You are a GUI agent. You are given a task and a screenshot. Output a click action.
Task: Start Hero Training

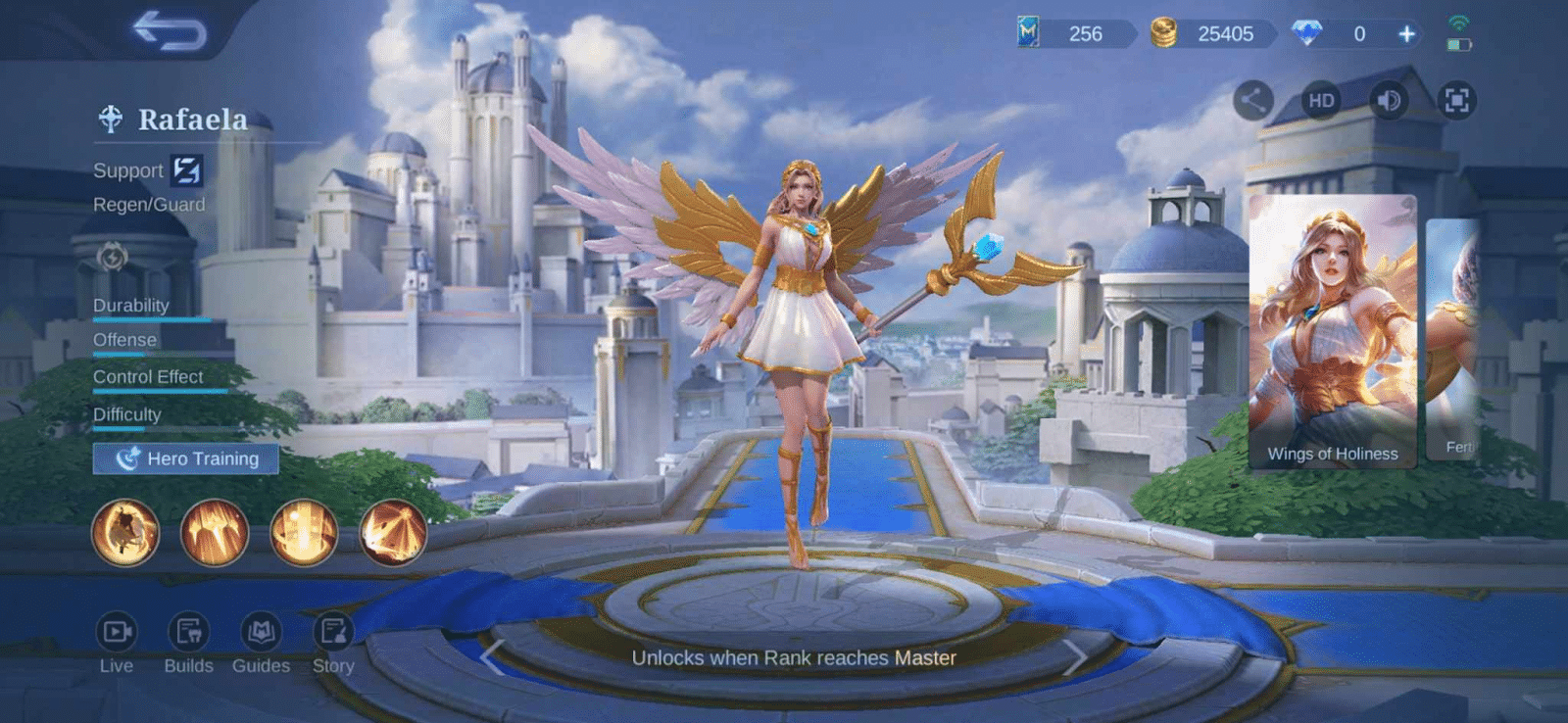(x=185, y=458)
